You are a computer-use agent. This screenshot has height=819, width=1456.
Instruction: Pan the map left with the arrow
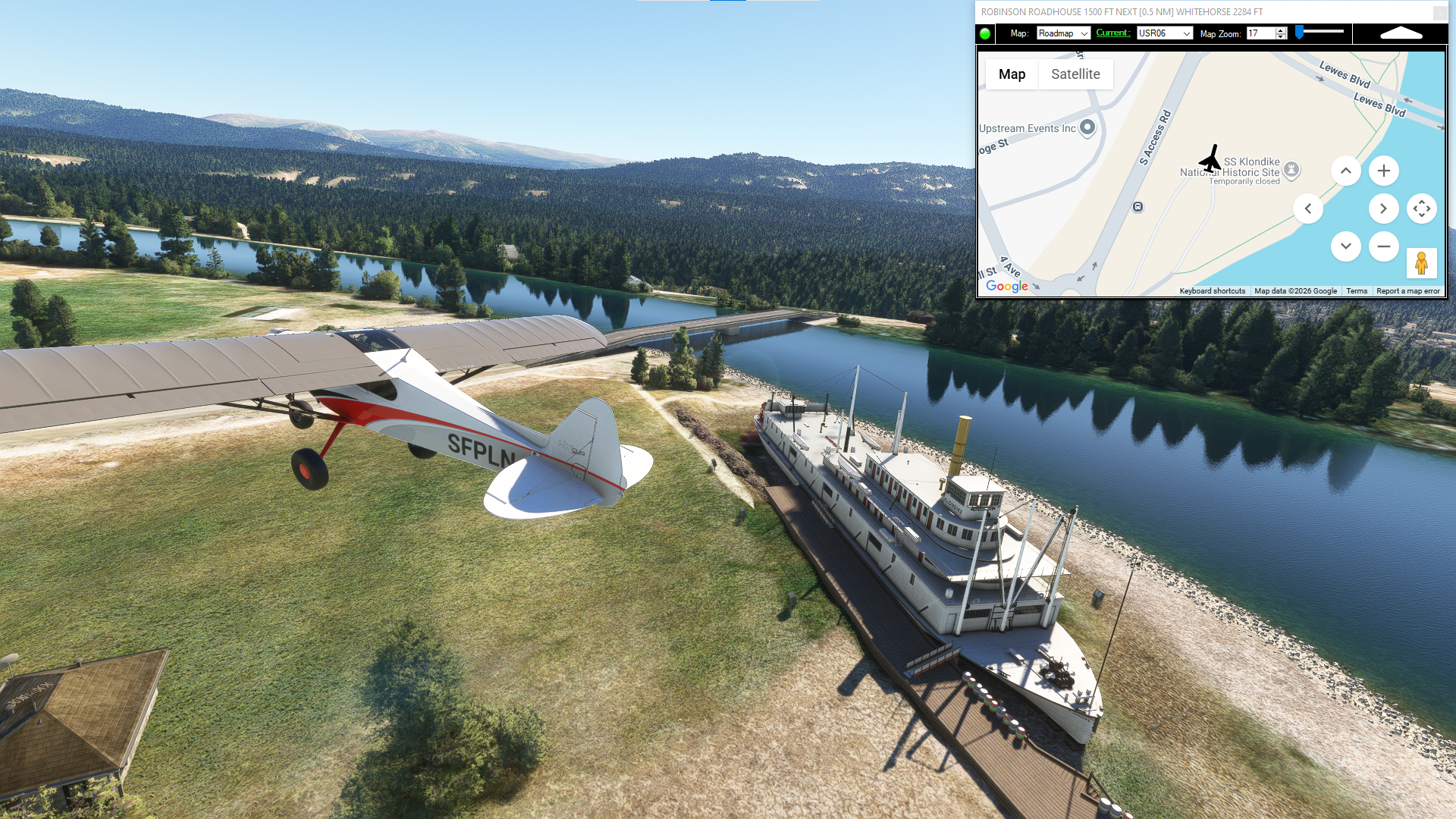tap(1307, 209)
